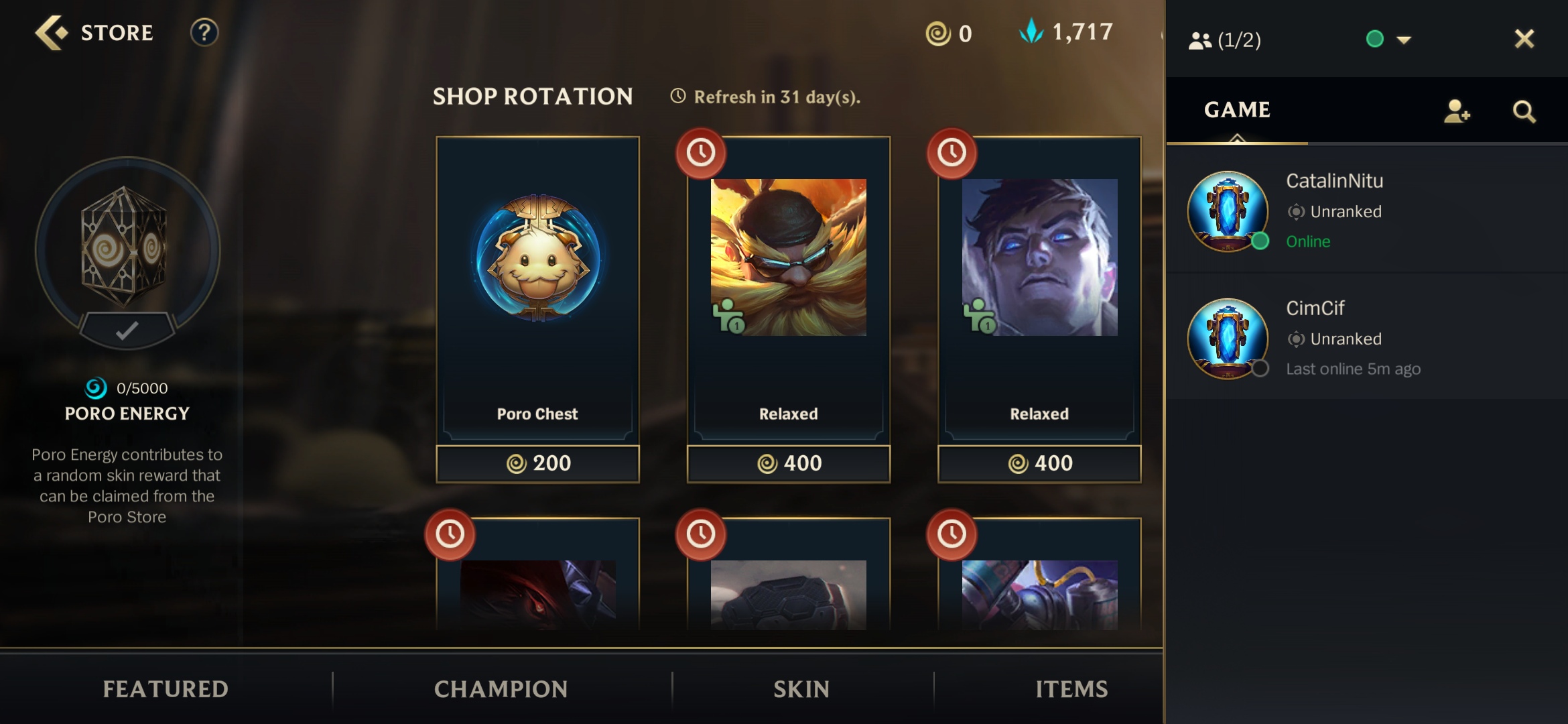
Task: Open the Poro Energy reward cube
Action: point(127,249)
